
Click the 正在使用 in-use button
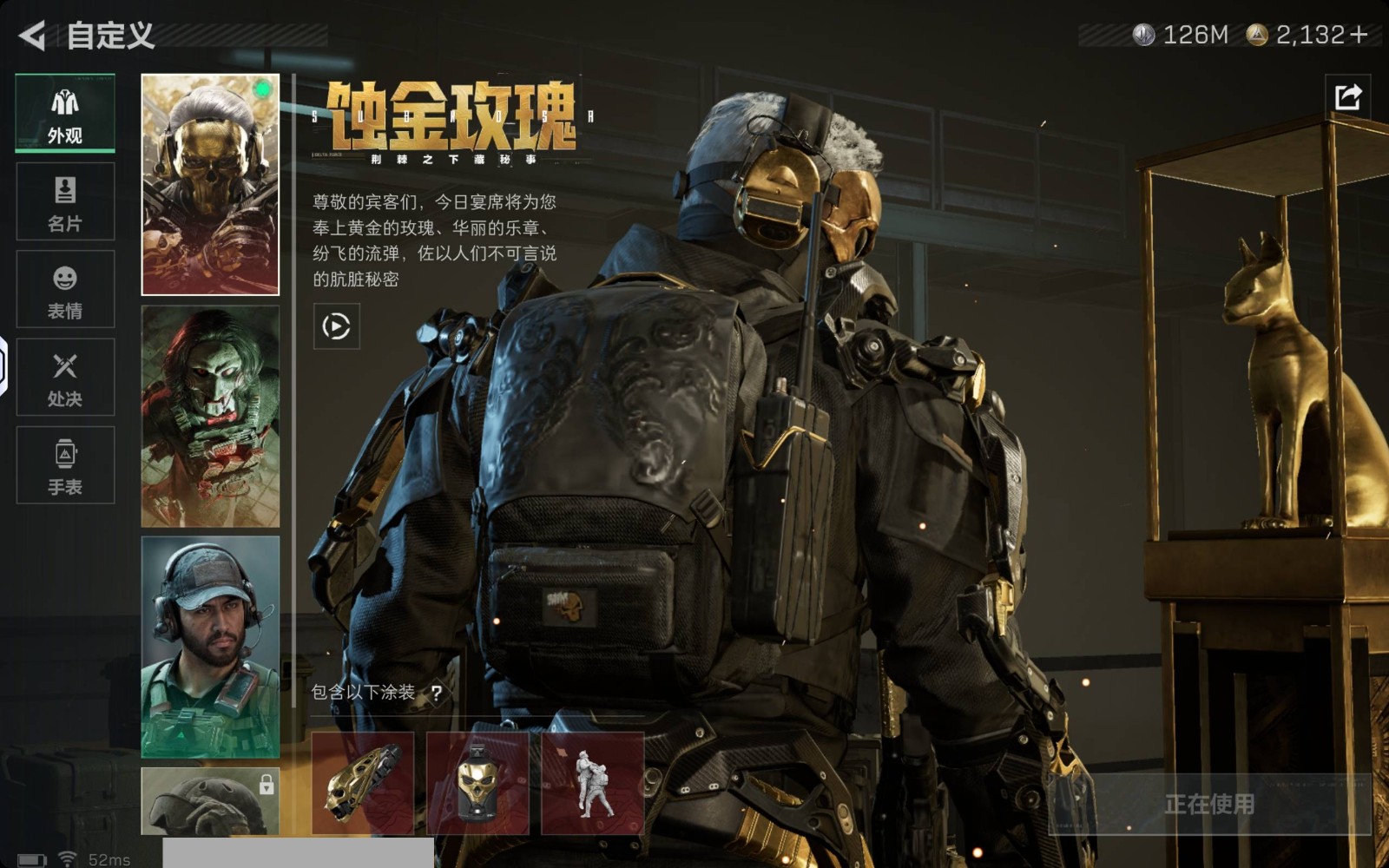point(1209,805)
